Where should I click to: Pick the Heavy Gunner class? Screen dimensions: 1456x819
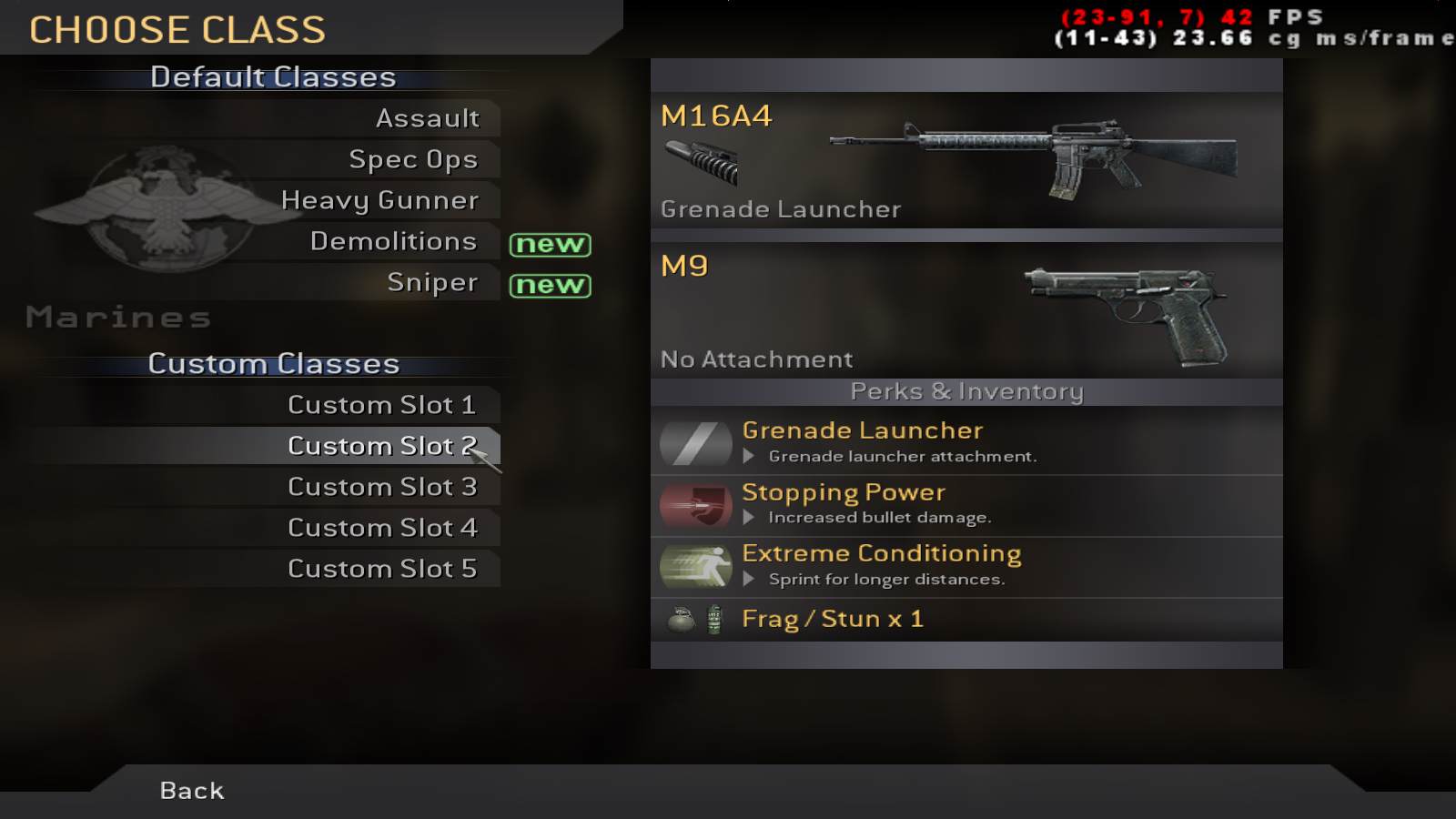(x=379, y=200)
